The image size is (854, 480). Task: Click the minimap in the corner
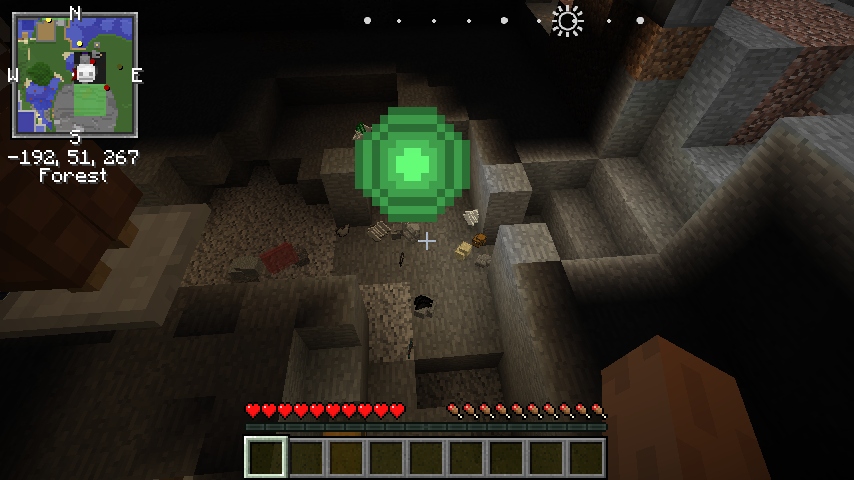[x=75, y=75]
